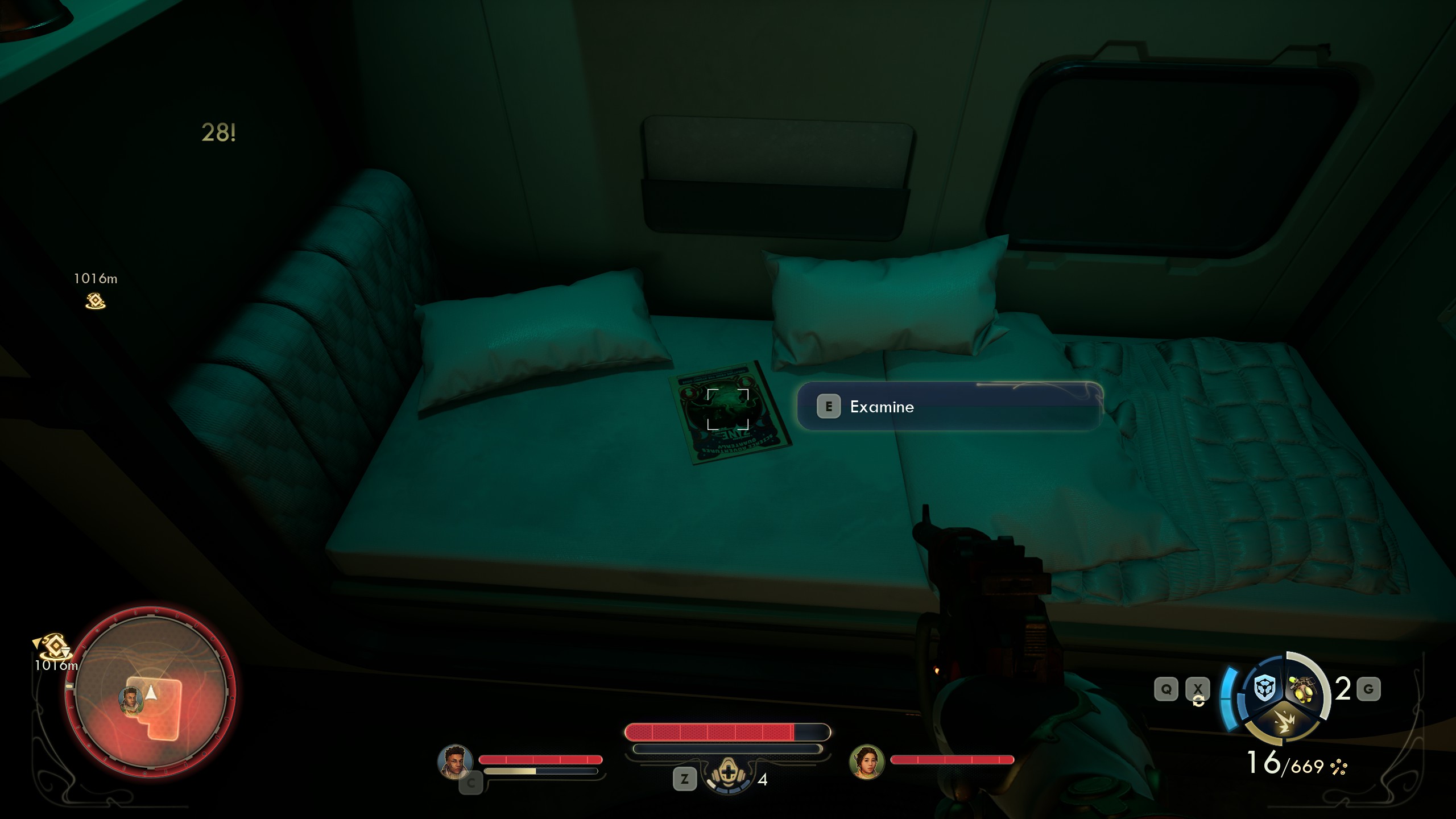This screenshot has height=819, width=1456.
Task: Click the Examine action label
Action: [882, 407]
